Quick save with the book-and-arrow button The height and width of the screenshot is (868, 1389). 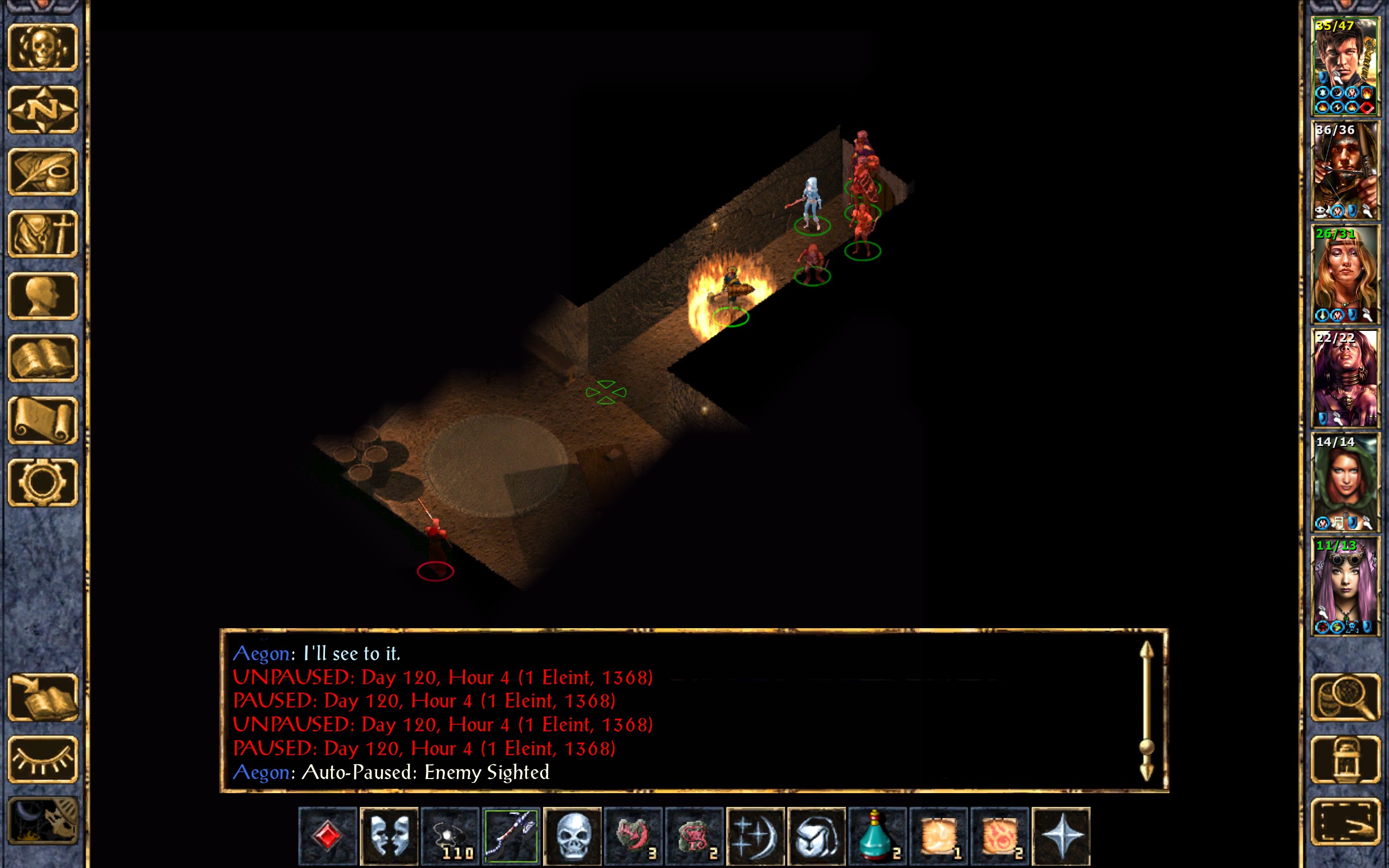click(x=43, y=697)
